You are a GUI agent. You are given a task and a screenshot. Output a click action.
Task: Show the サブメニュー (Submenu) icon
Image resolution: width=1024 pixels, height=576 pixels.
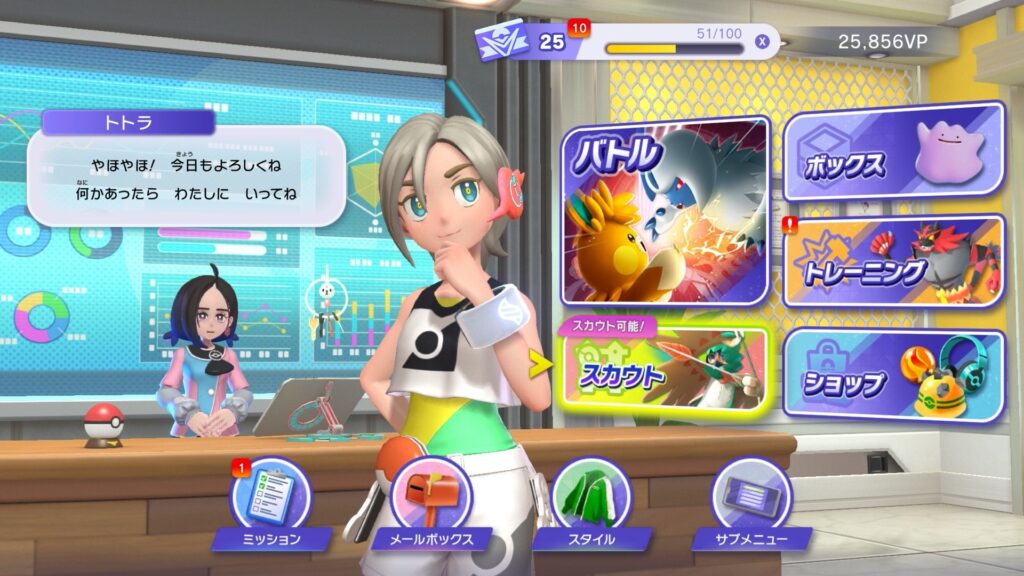coord(750,497)
